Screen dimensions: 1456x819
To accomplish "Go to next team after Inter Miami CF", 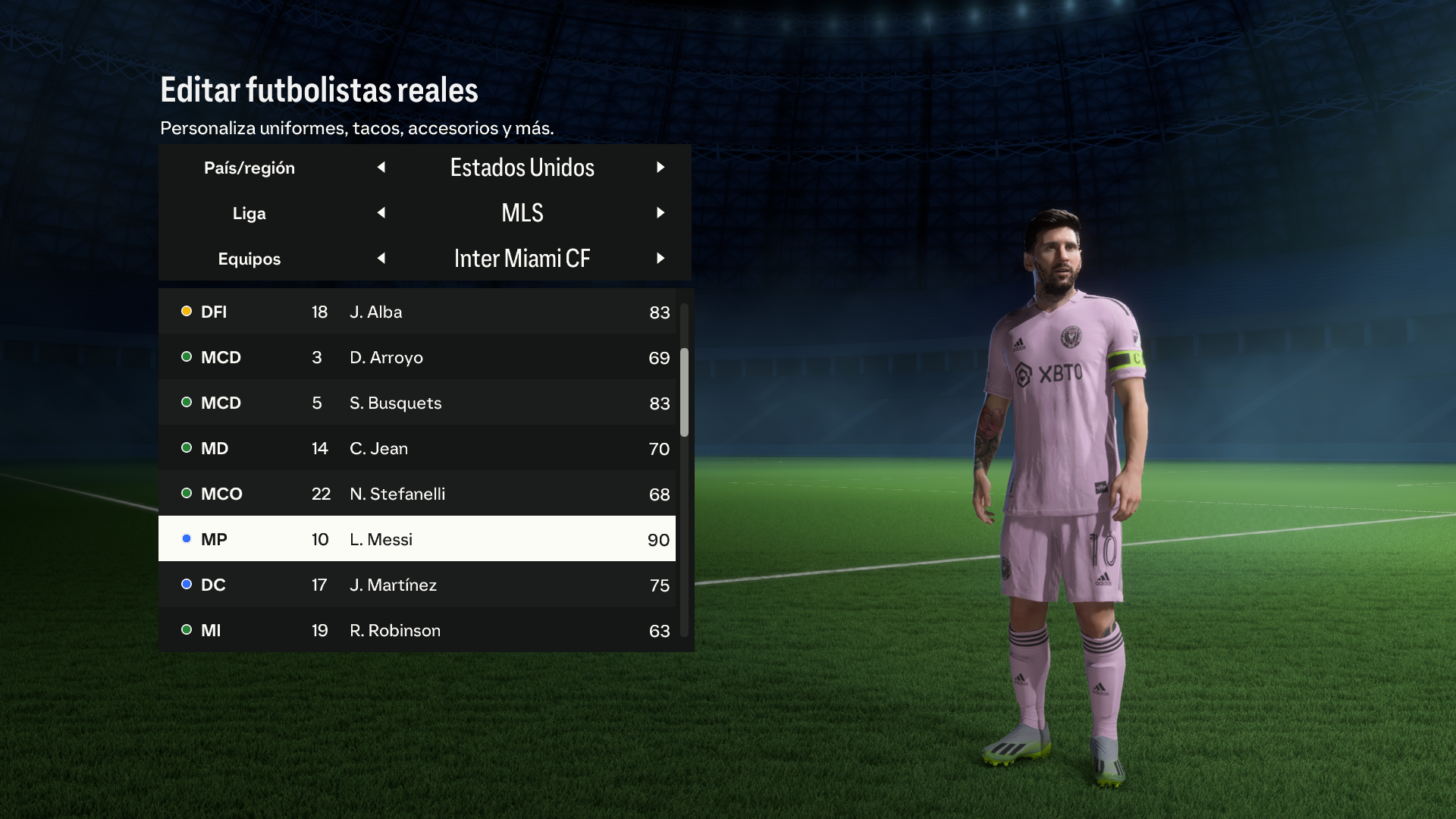I will coord(661,259).
